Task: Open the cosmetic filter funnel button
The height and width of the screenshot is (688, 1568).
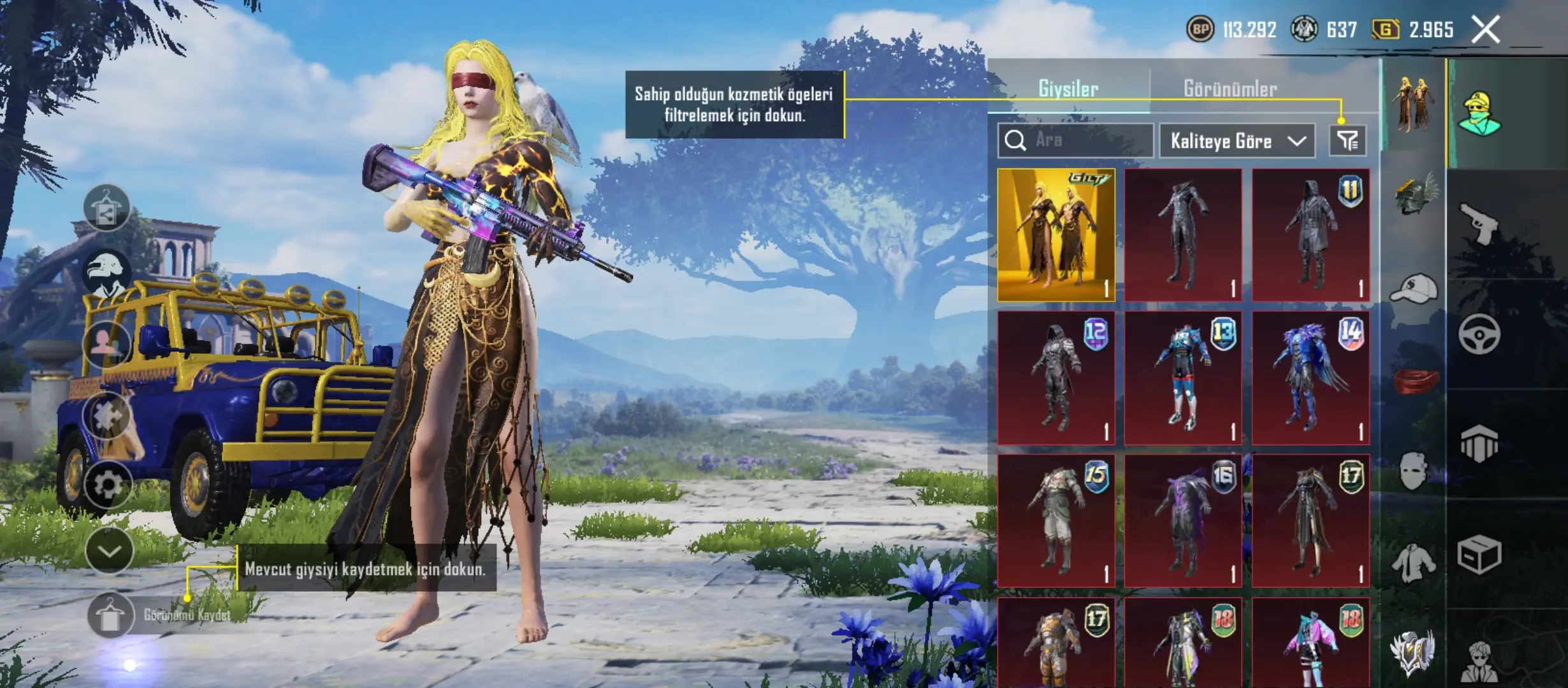Action: (x=1347, y=140)
